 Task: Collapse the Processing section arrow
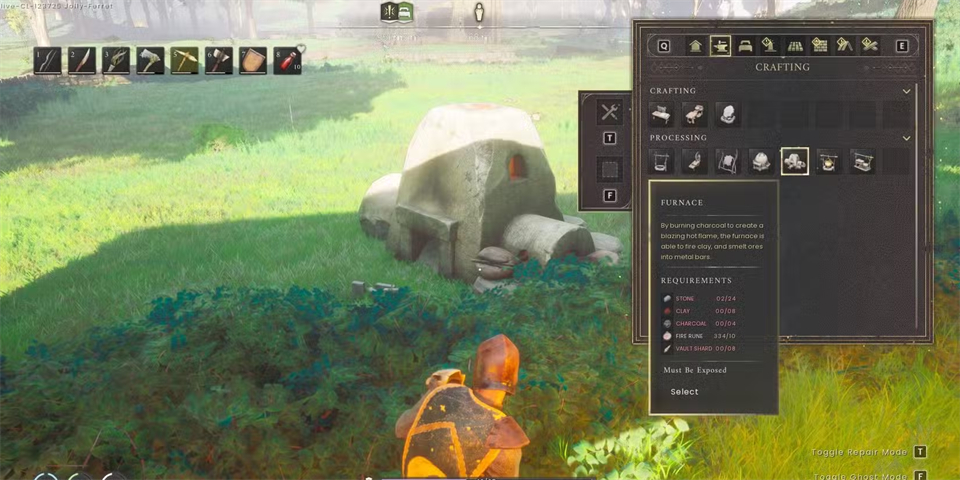[906, 138]
